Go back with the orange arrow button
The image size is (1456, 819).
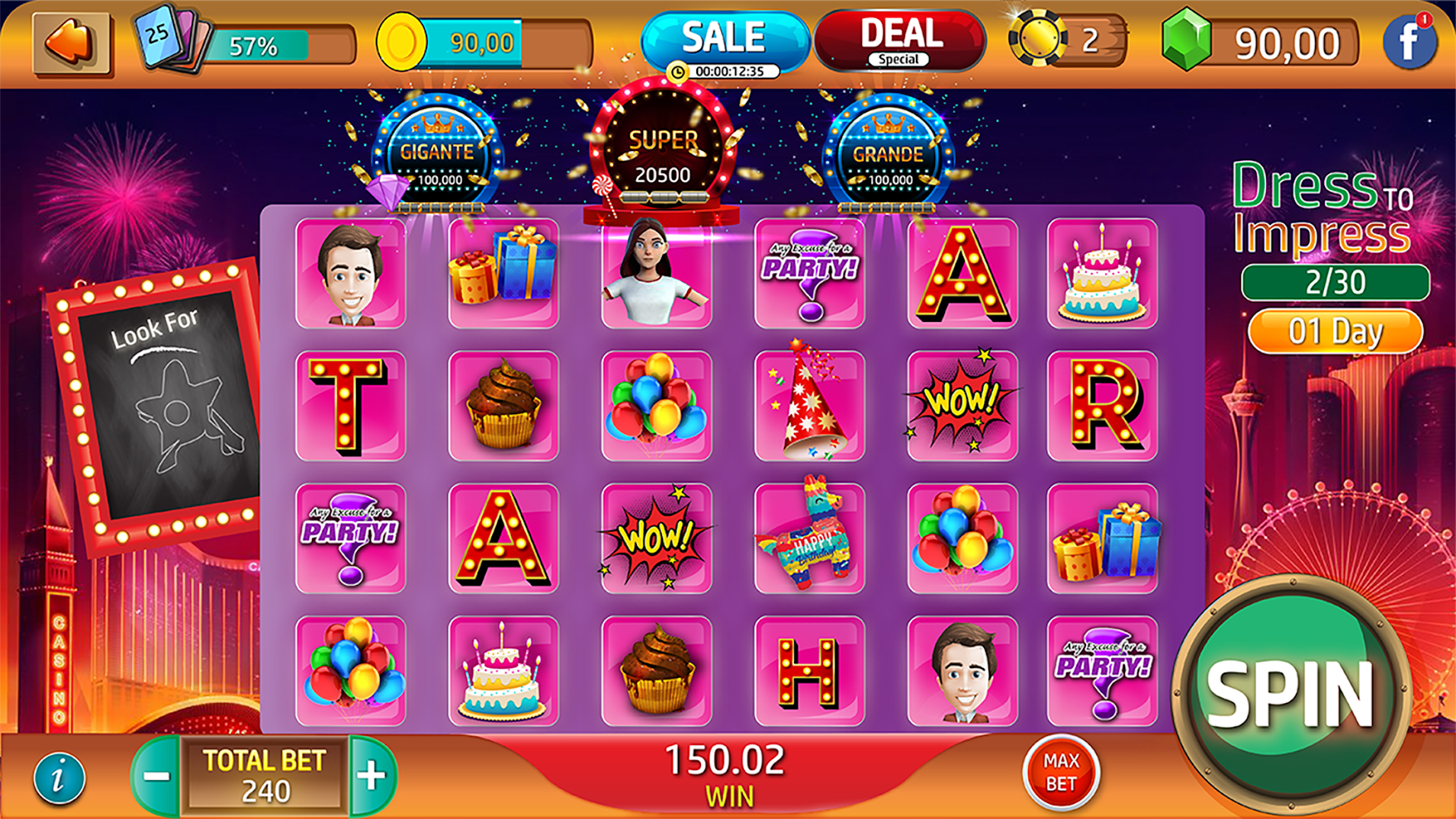pyautogui.click(x=72, y=43)
